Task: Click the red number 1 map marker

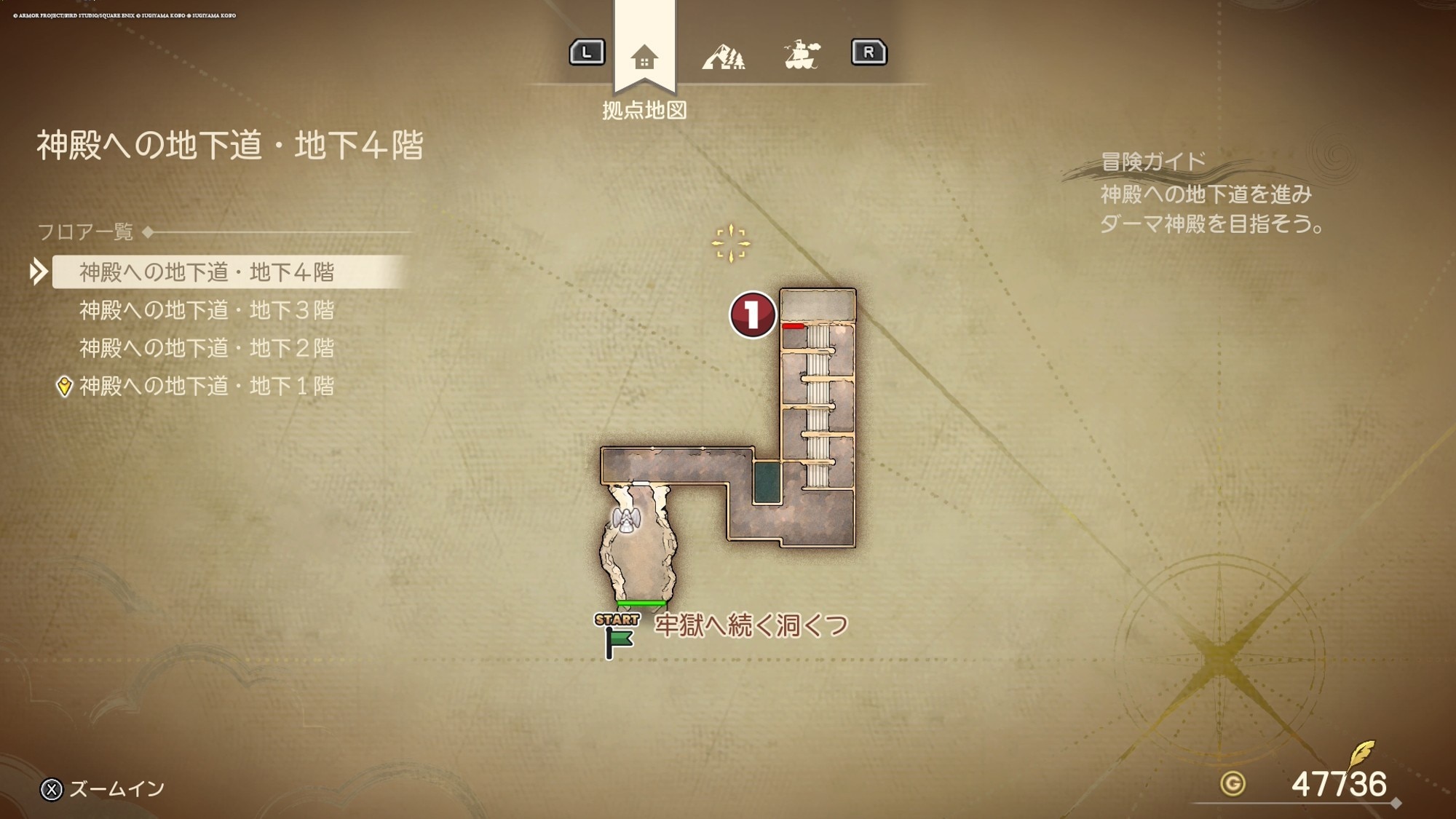Action: (752, 314)
